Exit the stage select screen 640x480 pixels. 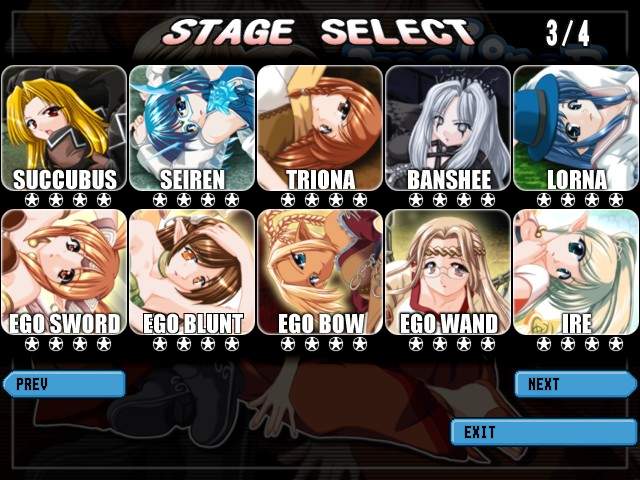(543, 432)
